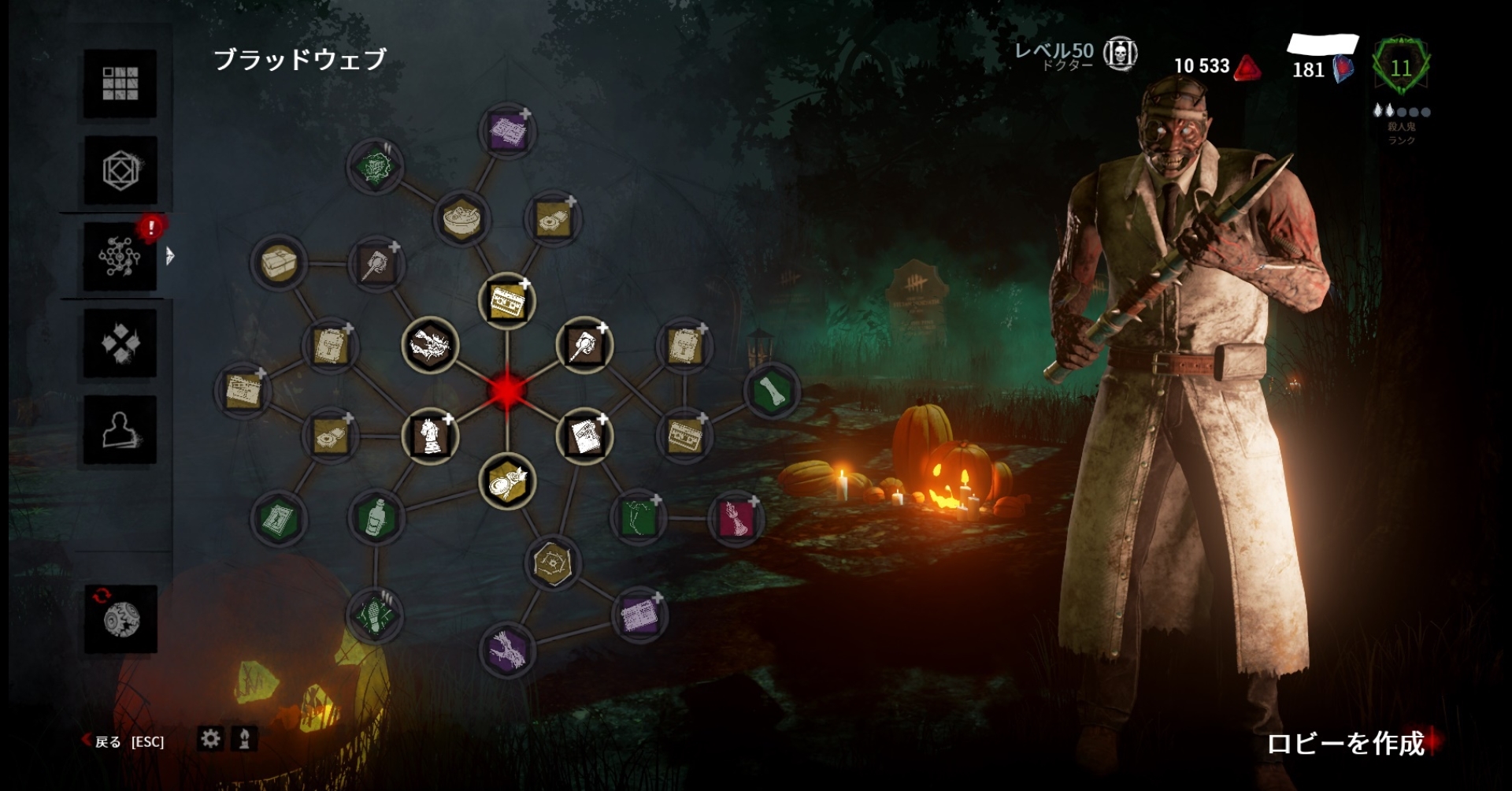Select the Bloodweb tab with alert badge

pyautogui.click(x=120, y=256)
